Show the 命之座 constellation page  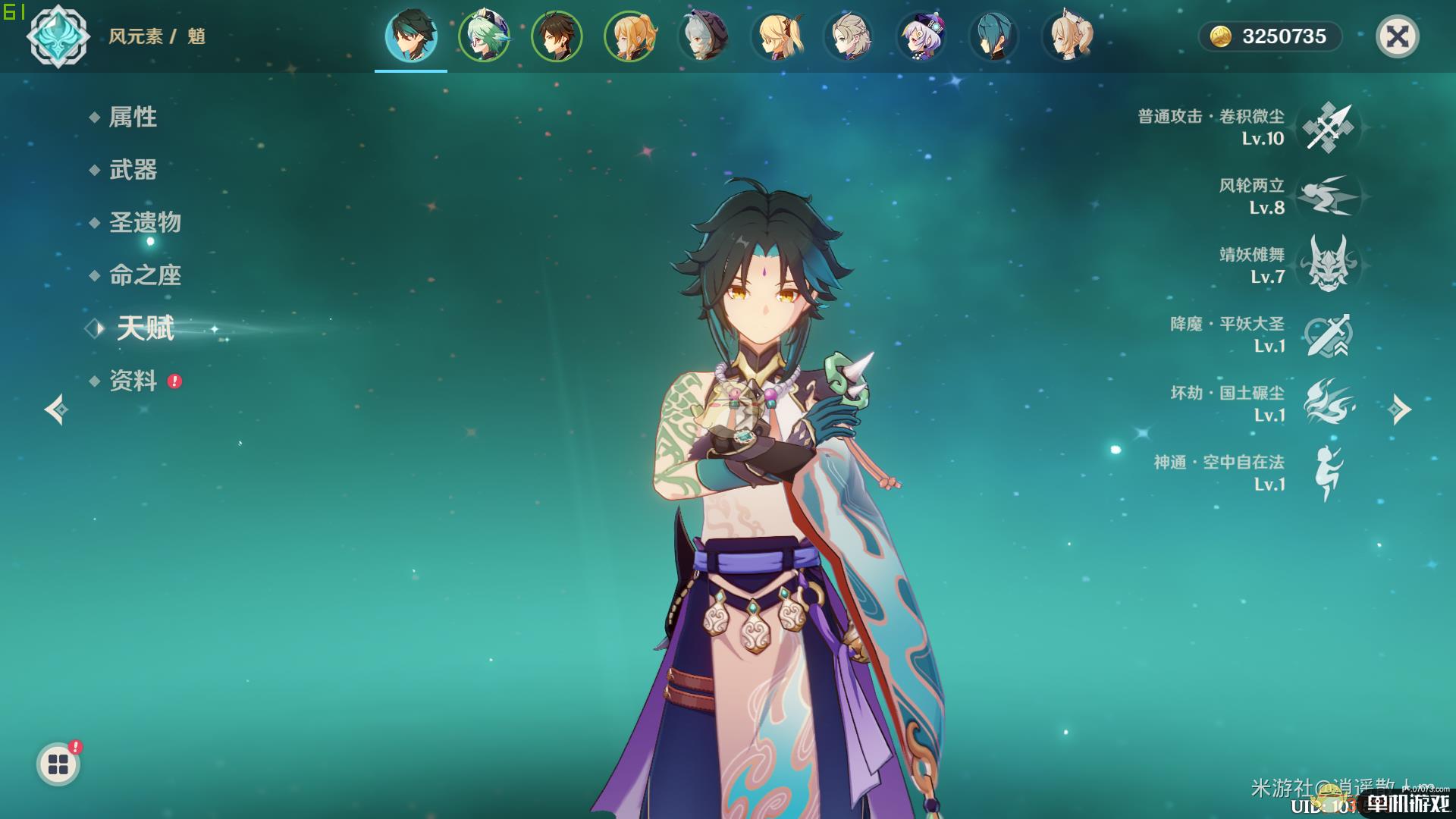[x=144, y=275]
